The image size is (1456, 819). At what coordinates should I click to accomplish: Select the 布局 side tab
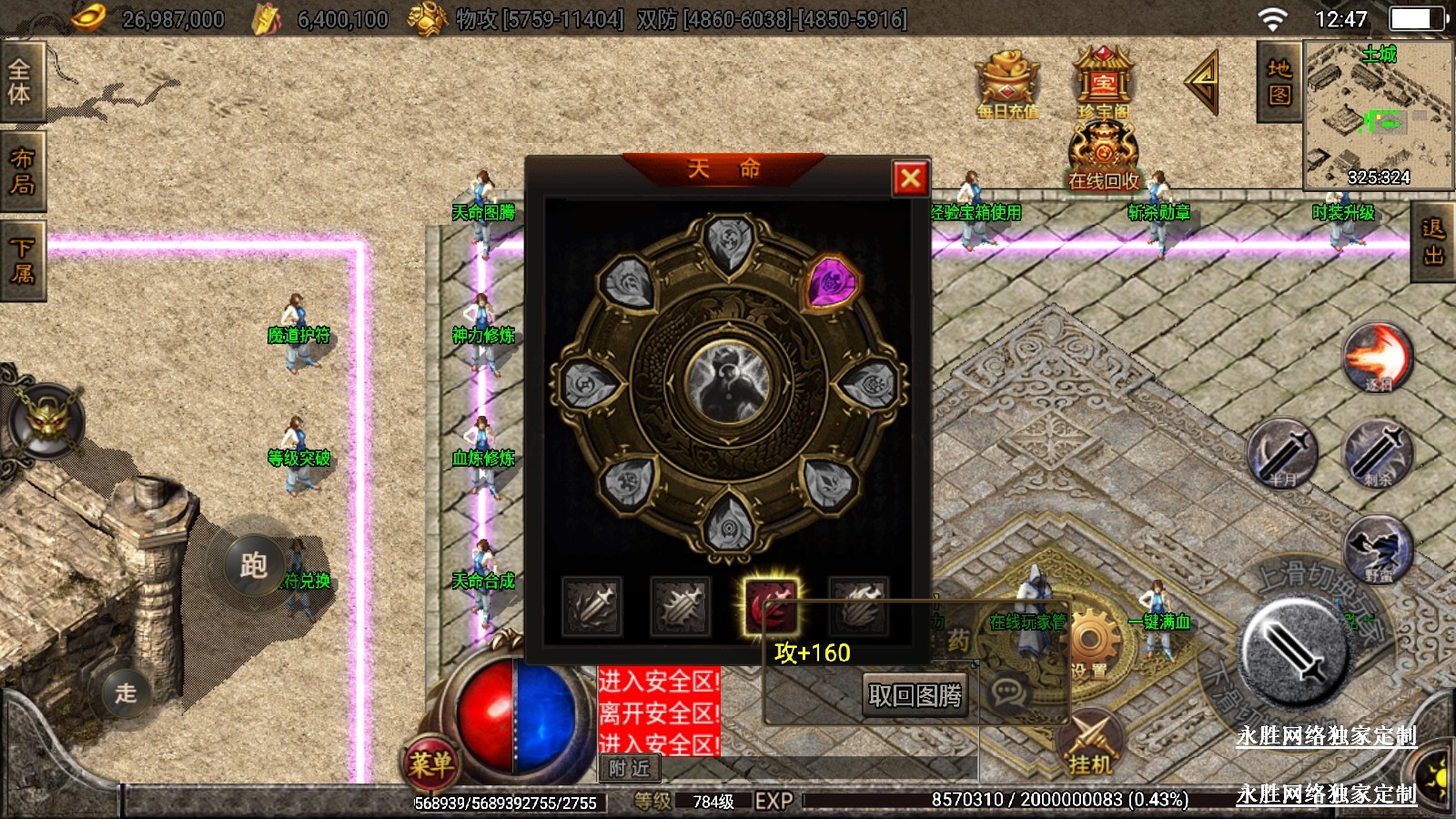pyautogui.click(x=22, y=171)
